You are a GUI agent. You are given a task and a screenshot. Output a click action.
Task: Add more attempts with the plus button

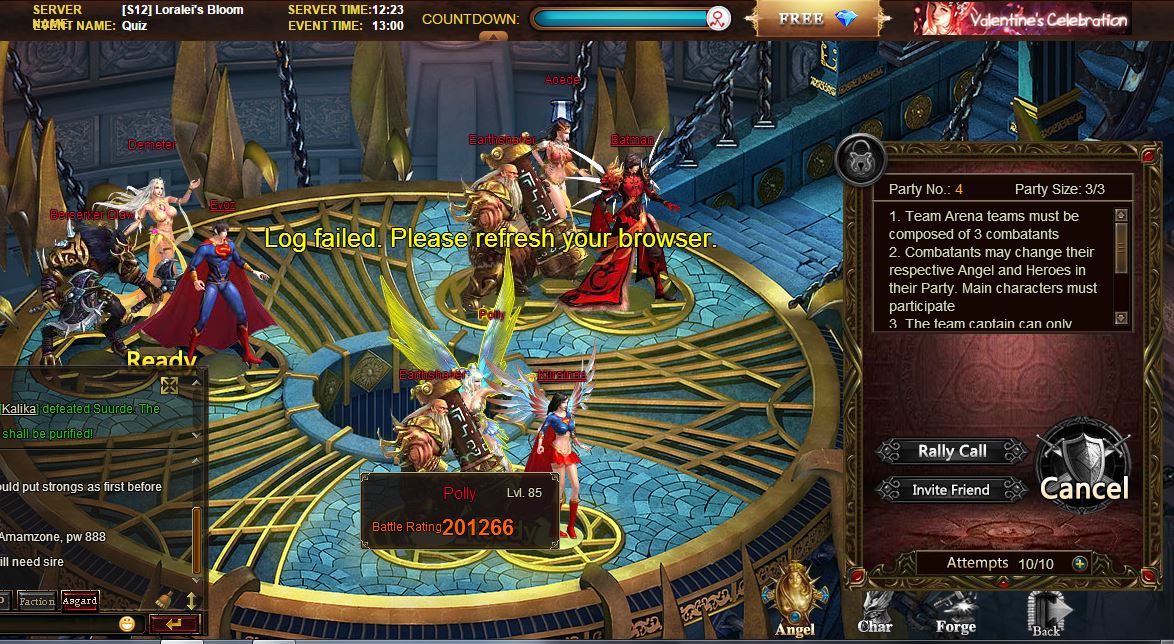pyautogui.click(x=1079, y=563)
